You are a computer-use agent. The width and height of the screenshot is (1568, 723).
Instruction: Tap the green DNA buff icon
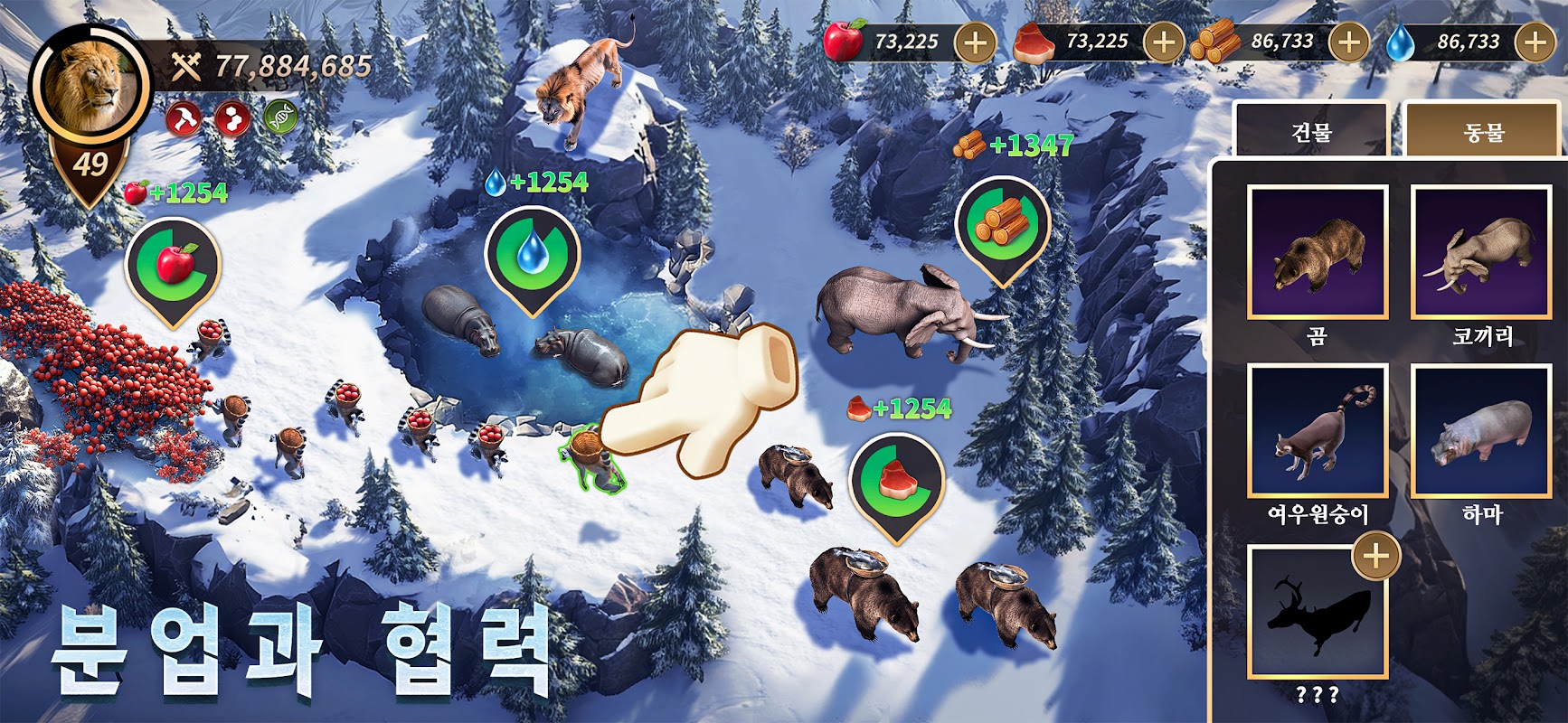click(x=281, y=118)
